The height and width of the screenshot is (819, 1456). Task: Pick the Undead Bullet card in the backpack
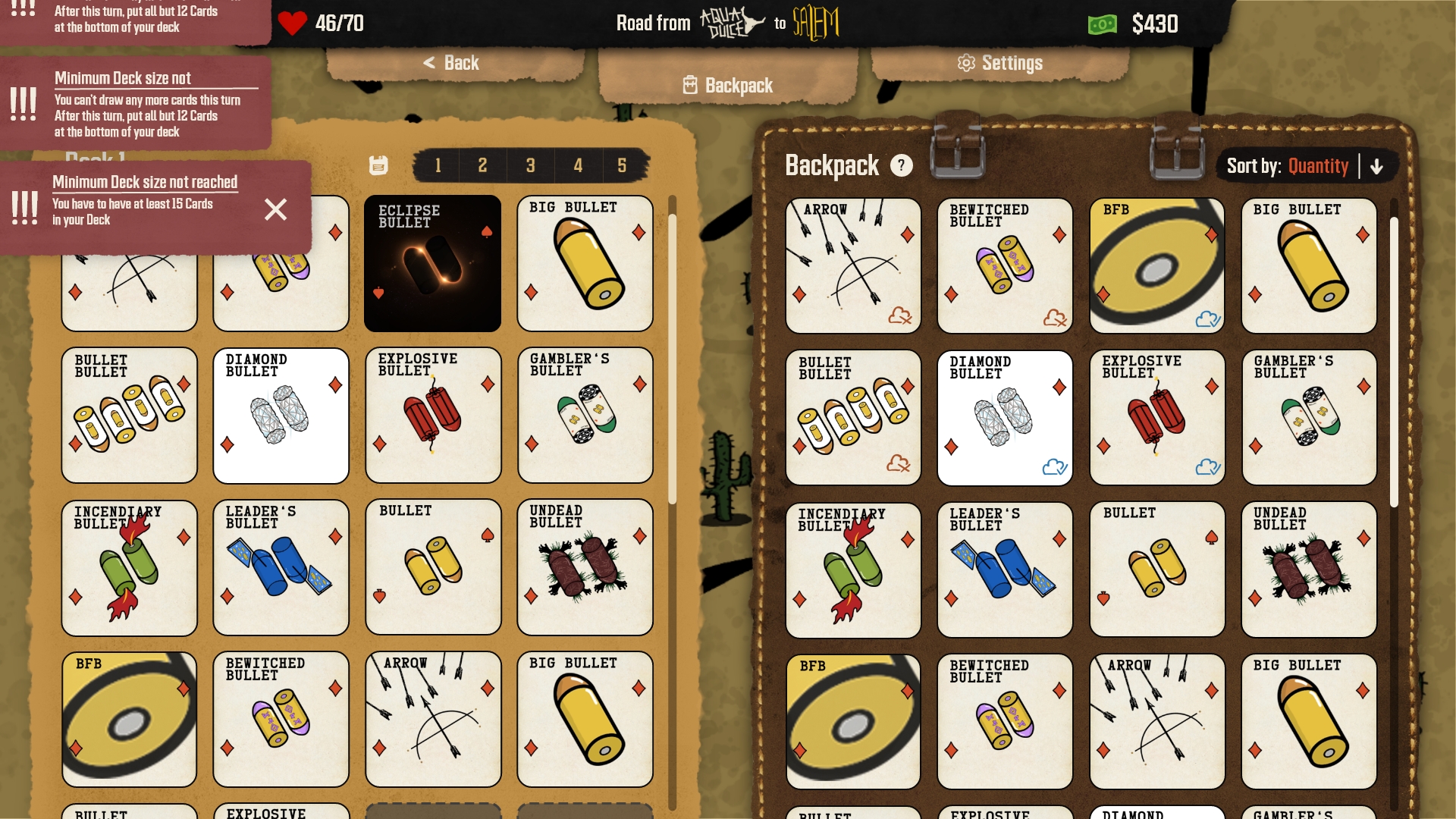click(x=1308, y=570)
